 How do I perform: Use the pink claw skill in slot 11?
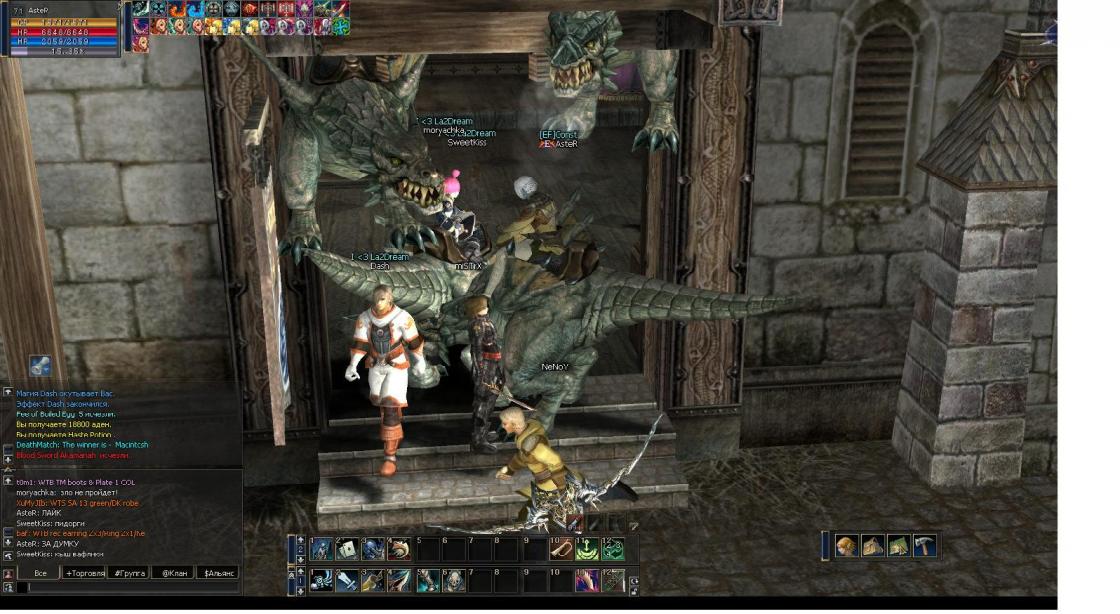[x=587, y=581]
